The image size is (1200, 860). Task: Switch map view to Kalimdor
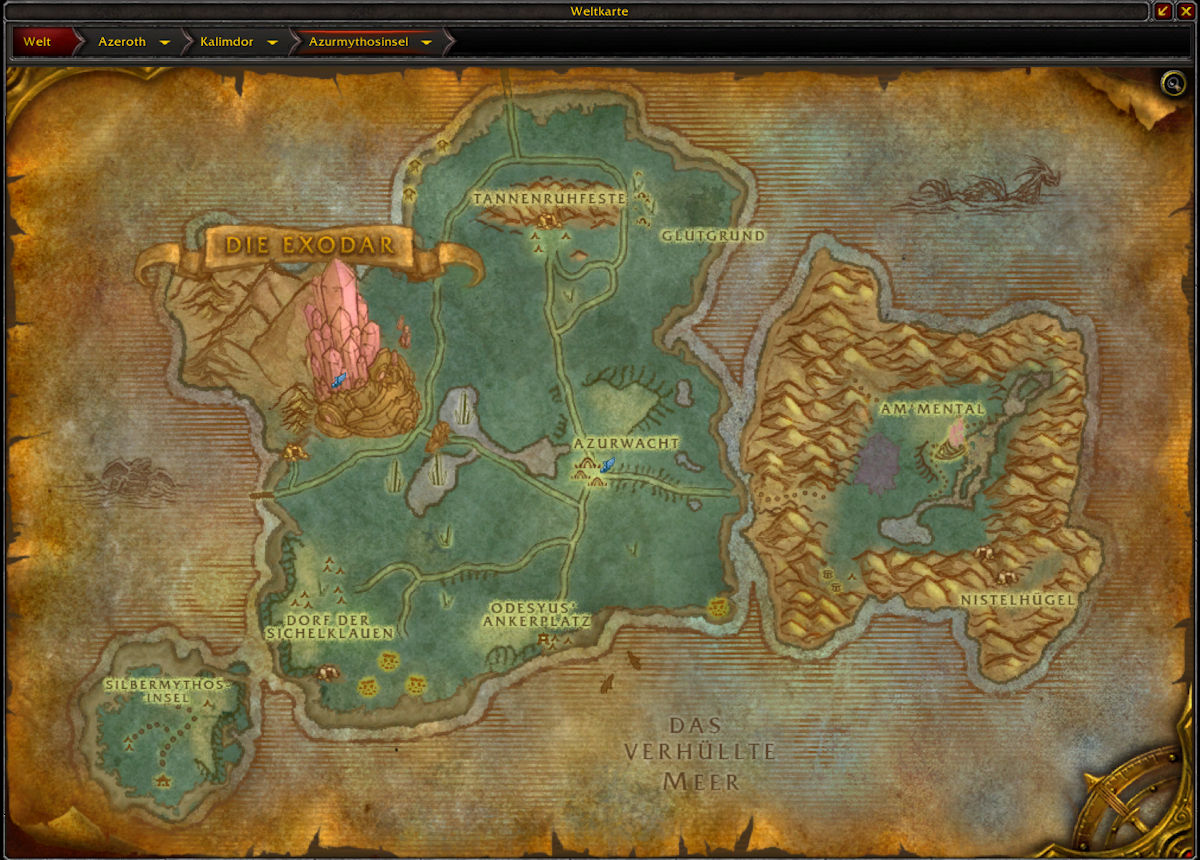[226, 42]
